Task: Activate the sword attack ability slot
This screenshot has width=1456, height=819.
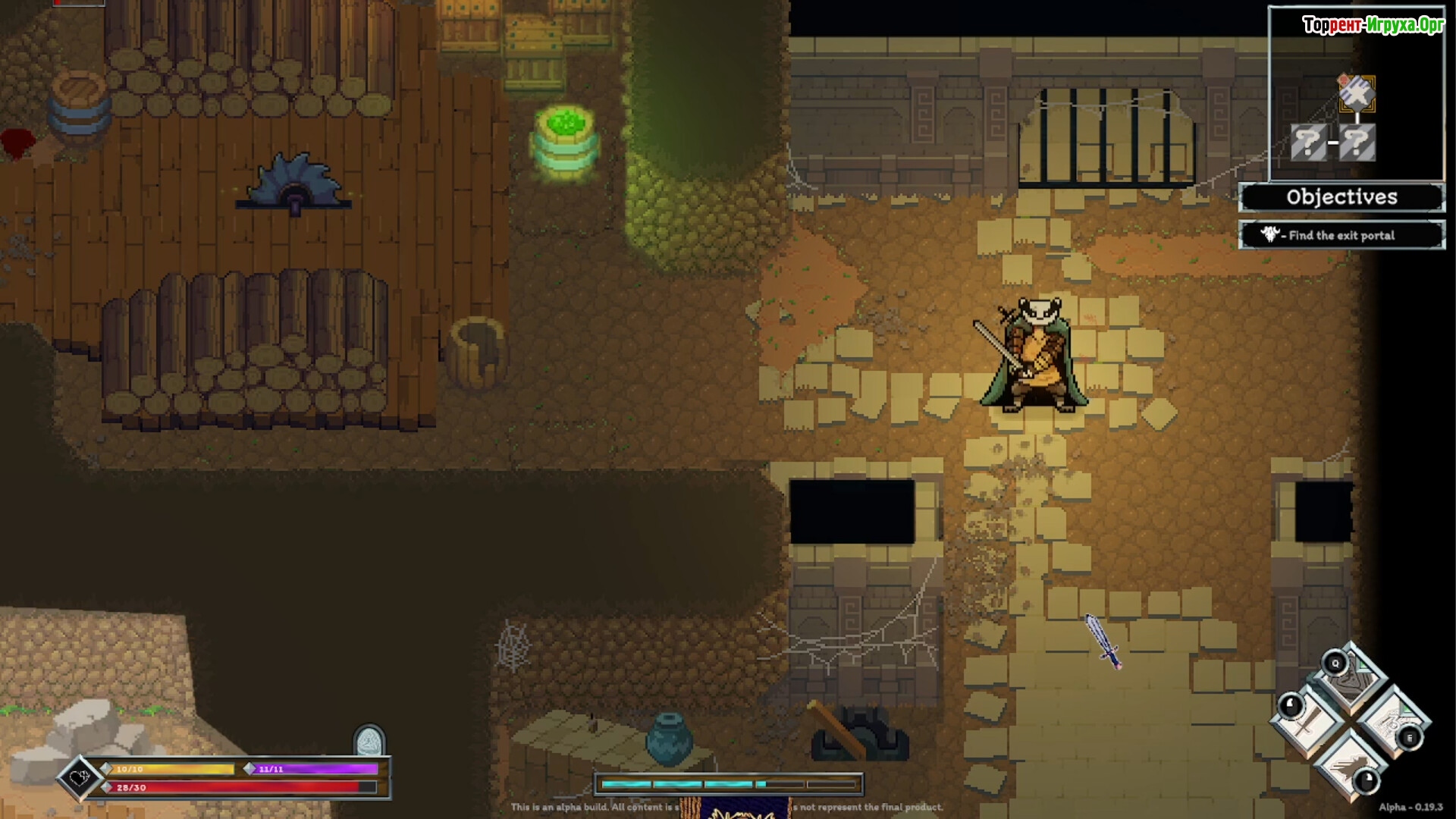Action: pyautogui.click(x=1310, y=720)
